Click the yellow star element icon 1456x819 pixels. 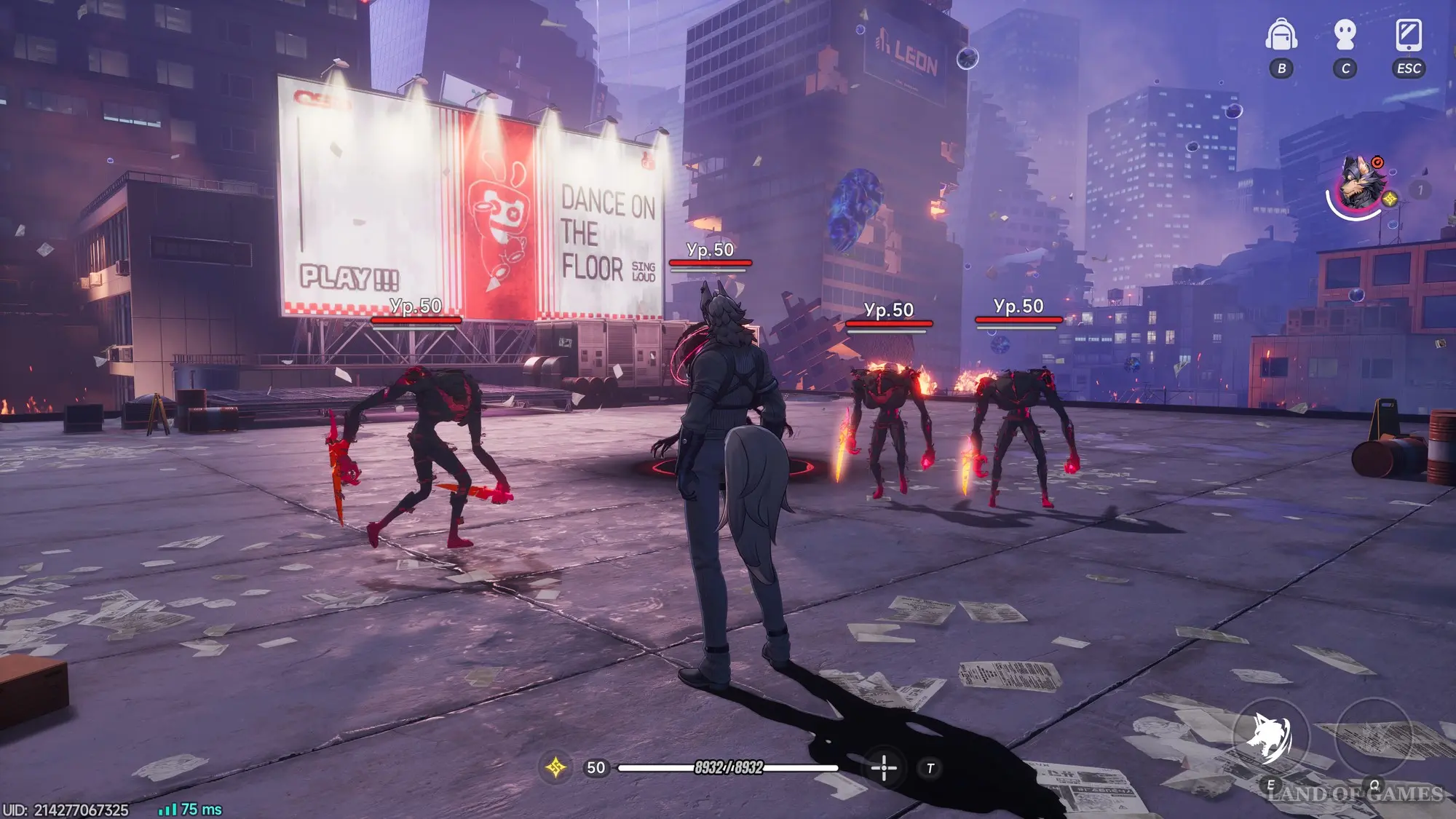[x=555, y=767]
